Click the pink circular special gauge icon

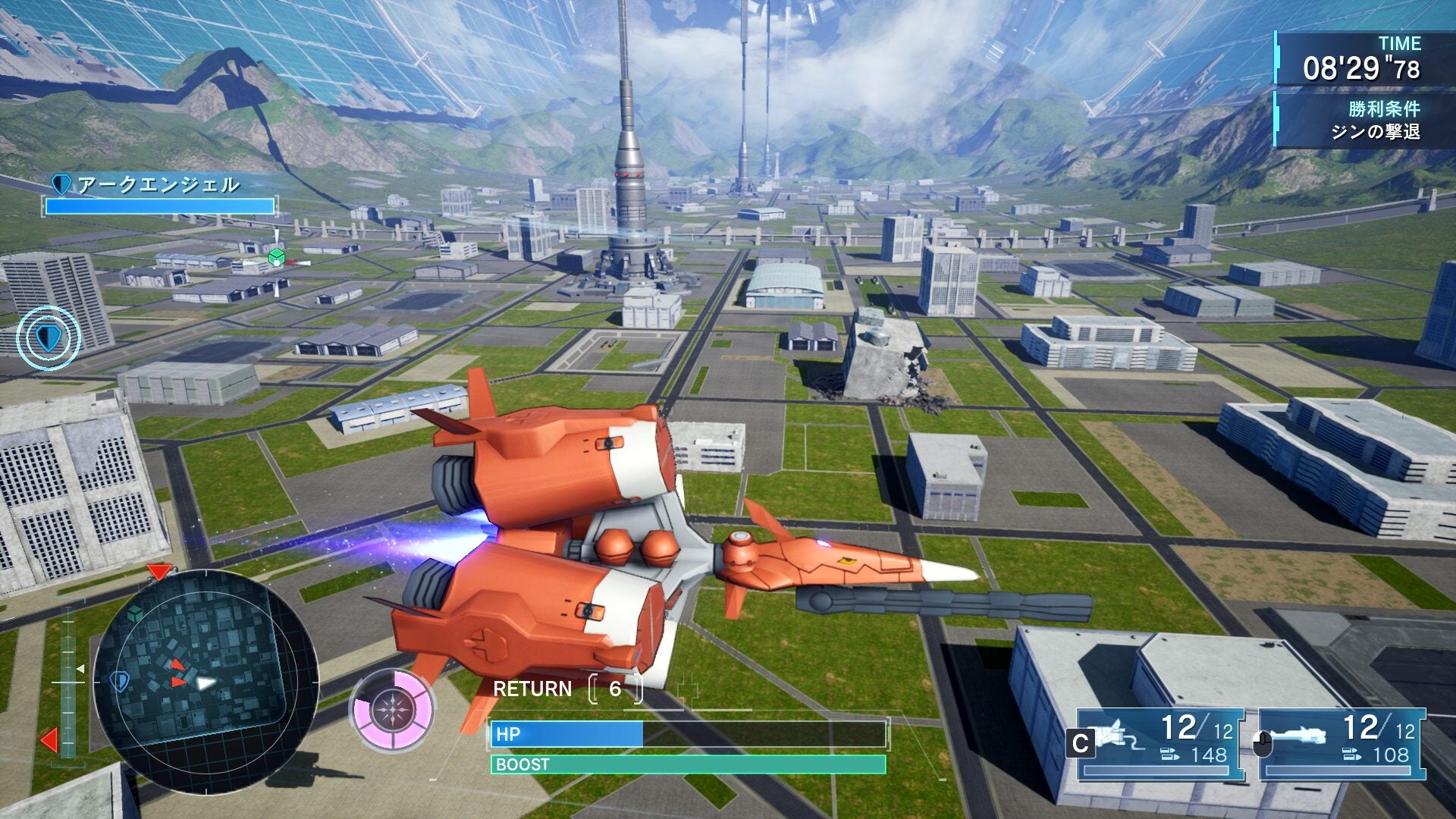click(x=391, y=711)
